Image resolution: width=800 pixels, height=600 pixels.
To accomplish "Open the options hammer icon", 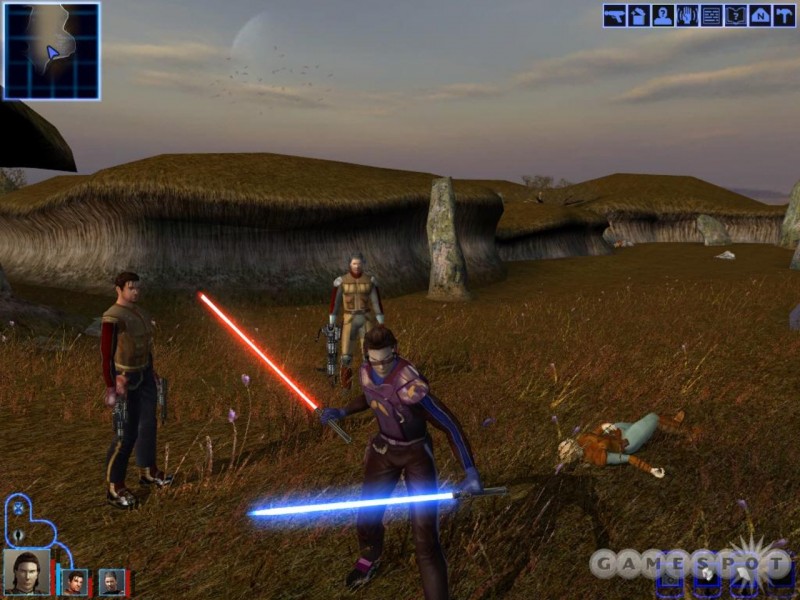I will pos(784,16).
